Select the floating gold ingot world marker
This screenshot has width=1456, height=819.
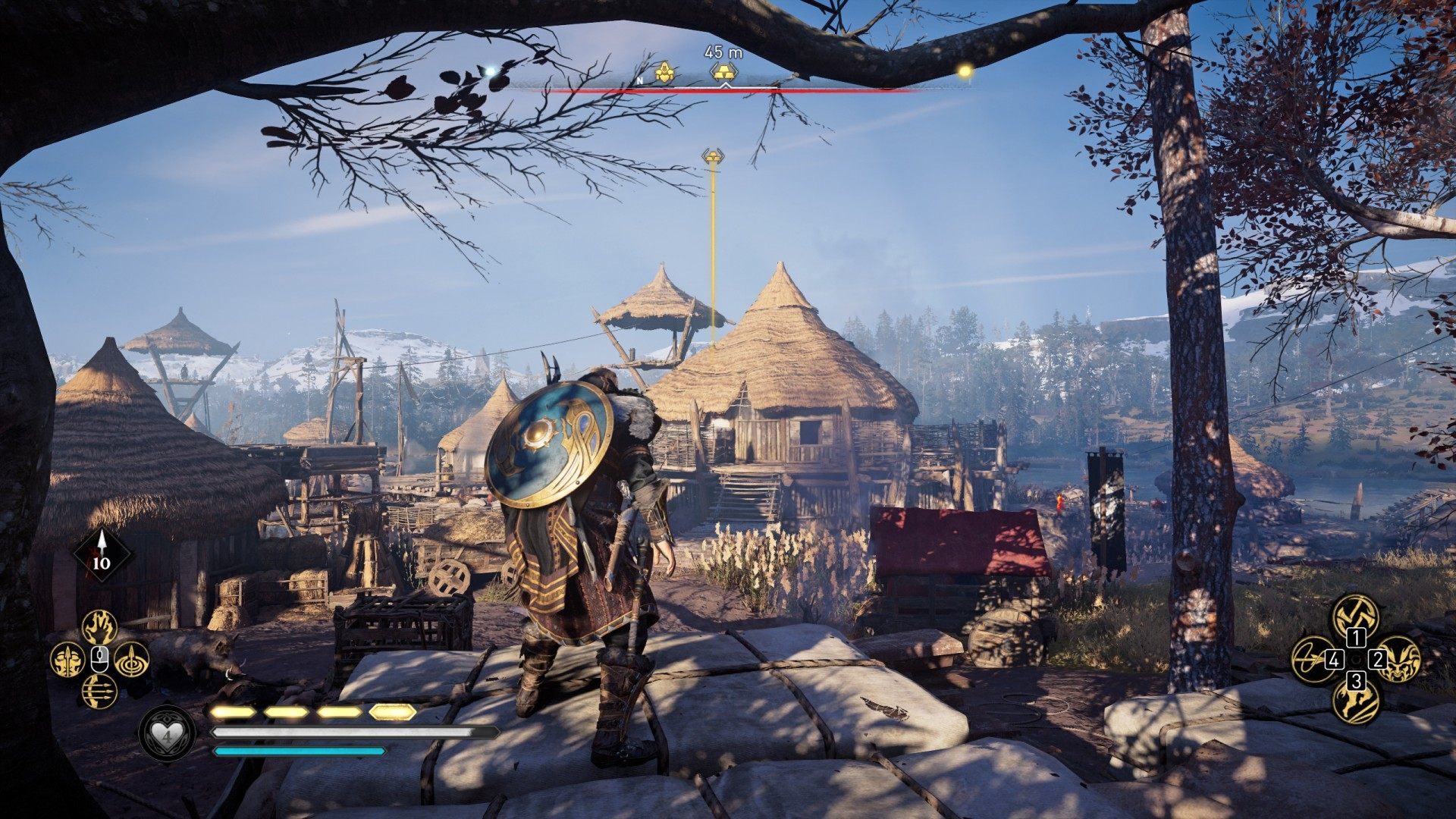coord(712,155)
